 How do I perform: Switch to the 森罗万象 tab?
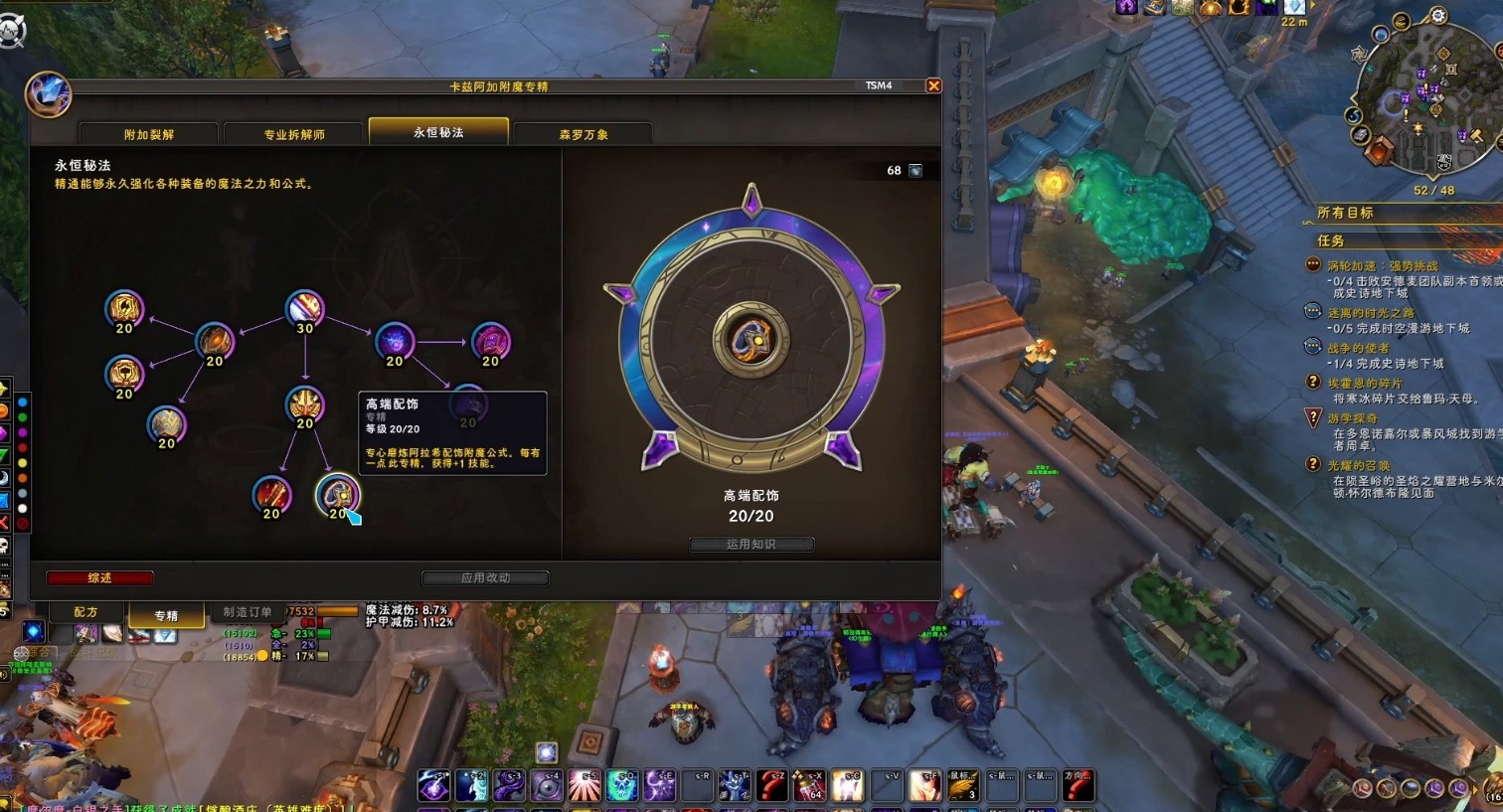click(x=584, y=134)
